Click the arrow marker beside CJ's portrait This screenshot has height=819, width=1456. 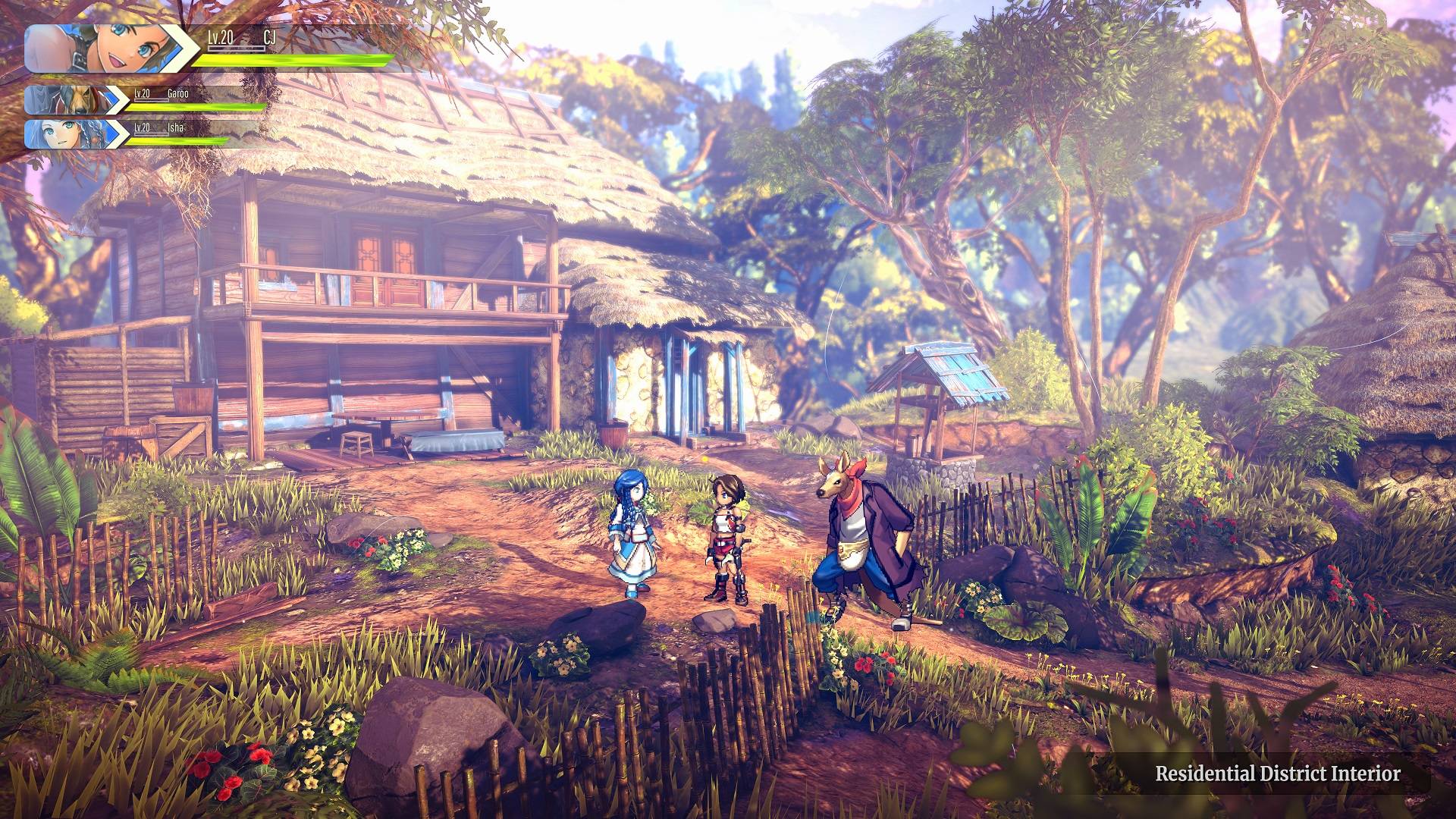tap(182, 47)
